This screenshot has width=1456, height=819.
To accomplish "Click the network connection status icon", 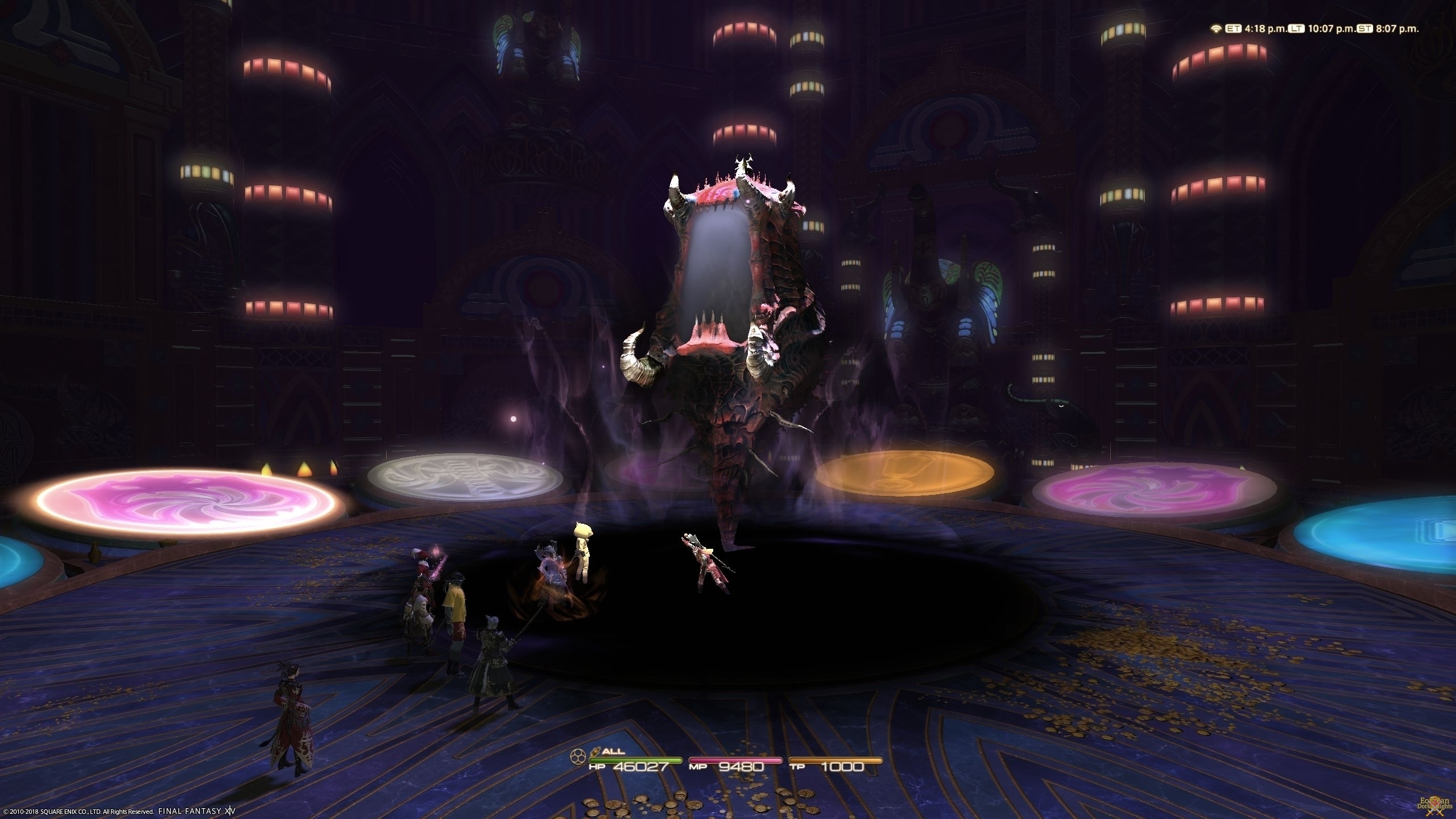I will (1216, 29).
